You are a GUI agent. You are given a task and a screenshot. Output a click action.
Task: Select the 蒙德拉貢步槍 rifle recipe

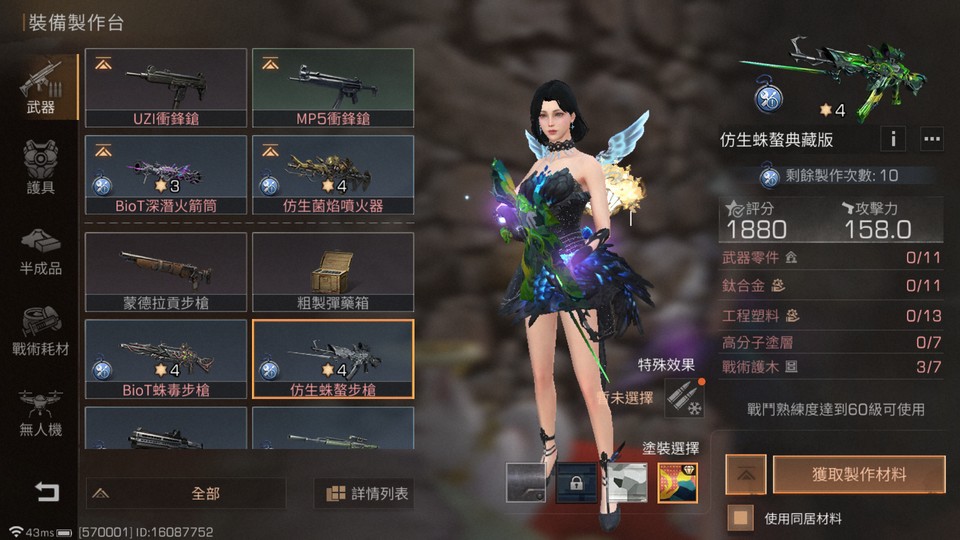click(166, 271)
